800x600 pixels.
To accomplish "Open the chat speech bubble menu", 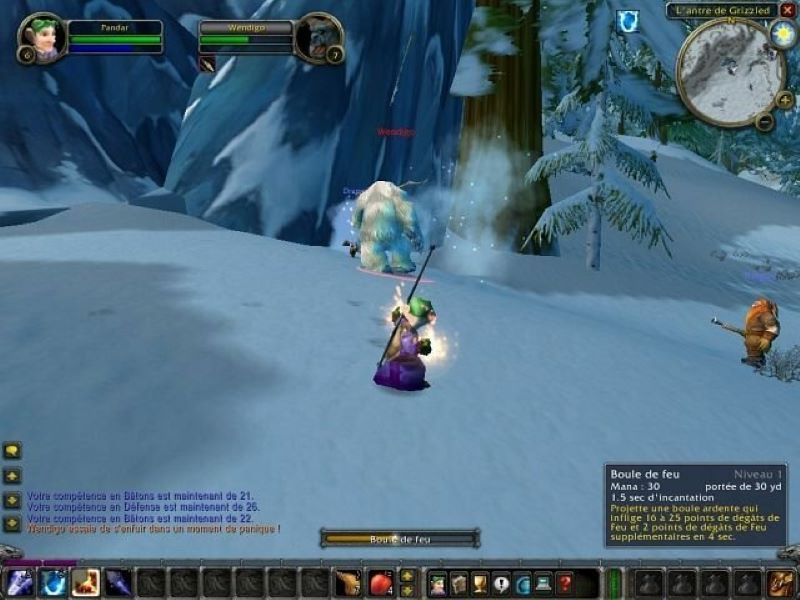I will 12,451.
